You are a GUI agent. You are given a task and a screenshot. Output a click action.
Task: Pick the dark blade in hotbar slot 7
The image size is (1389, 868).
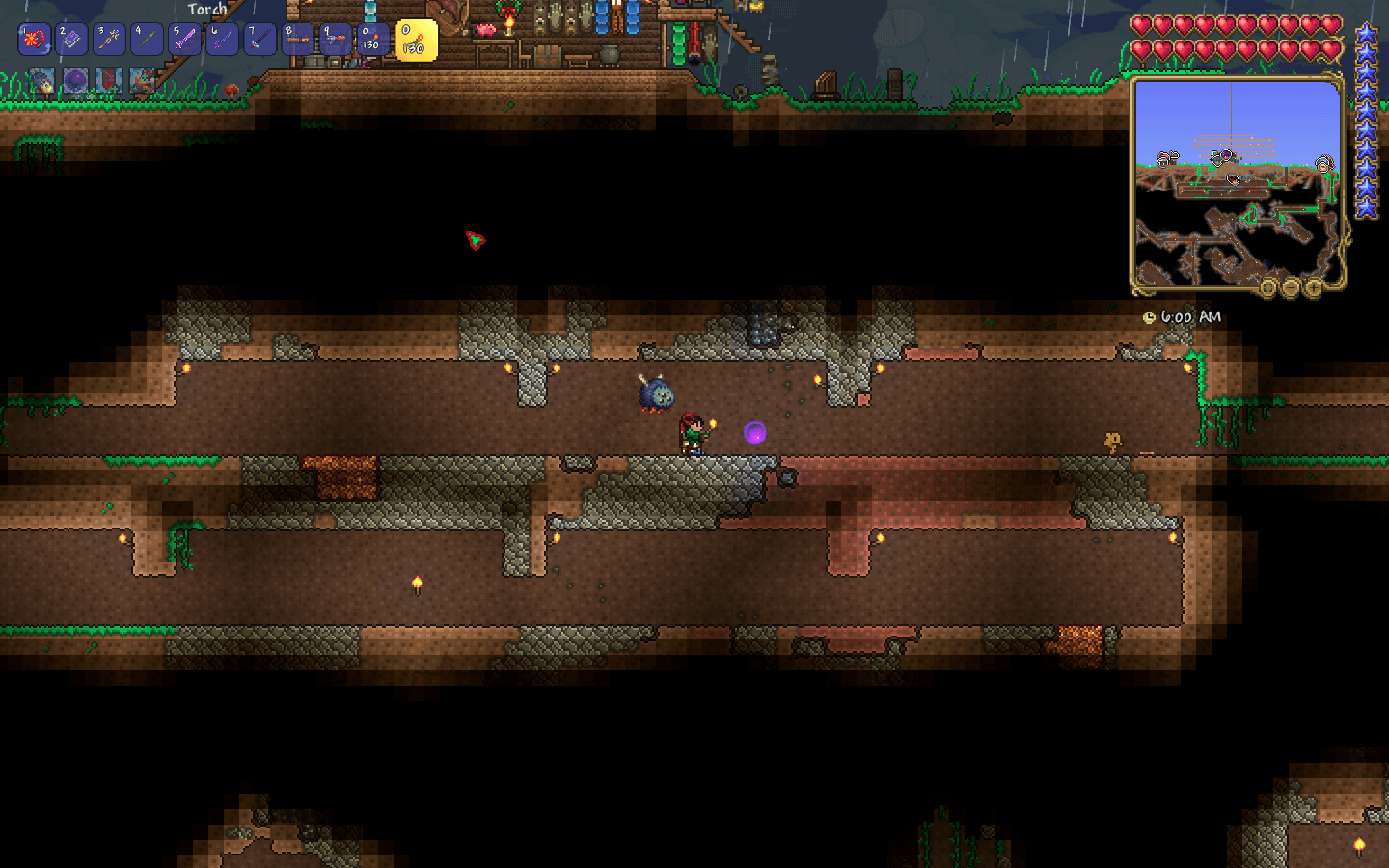point(259,40)
